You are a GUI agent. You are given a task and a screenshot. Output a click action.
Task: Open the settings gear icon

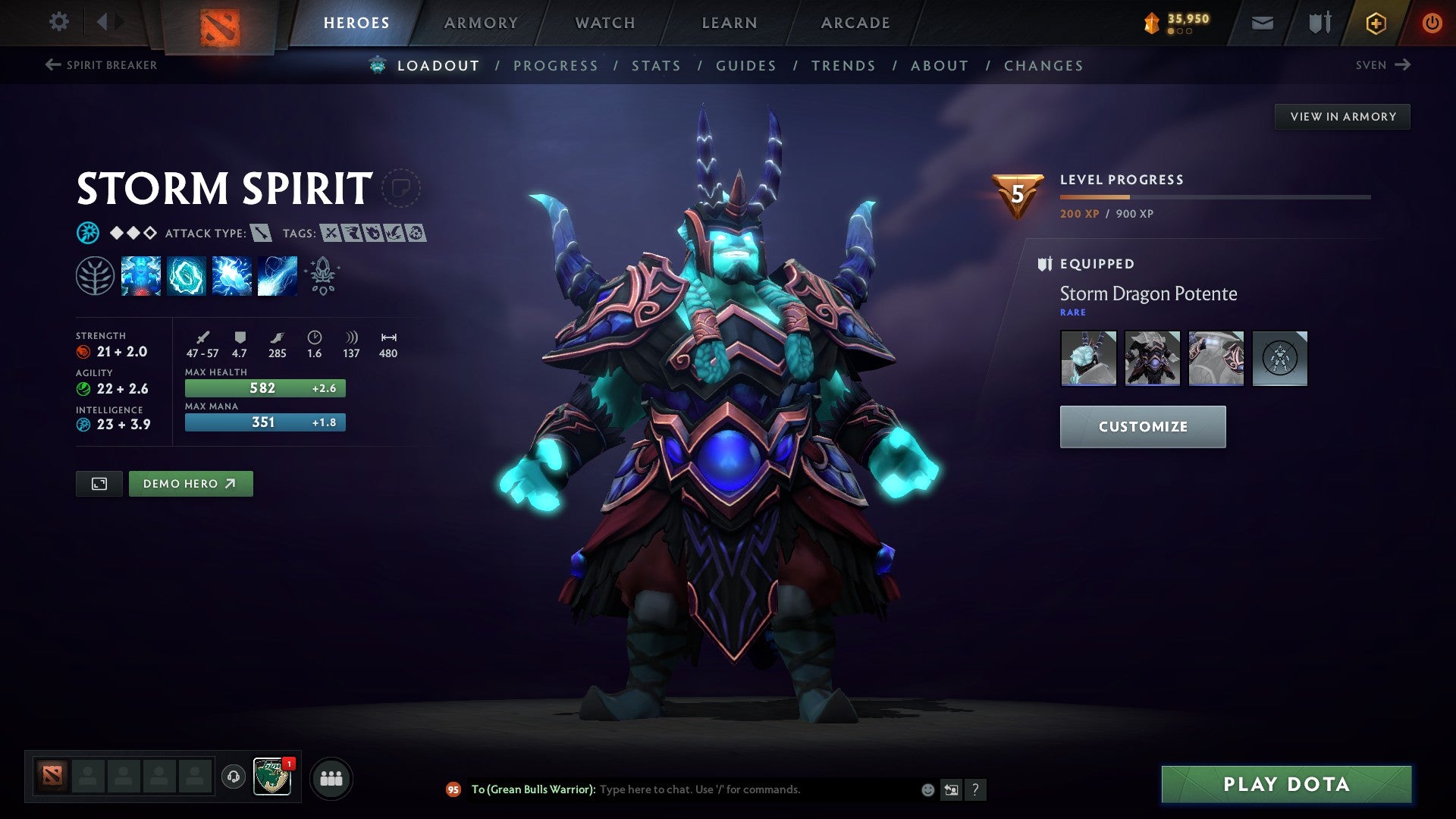(58, 22)
